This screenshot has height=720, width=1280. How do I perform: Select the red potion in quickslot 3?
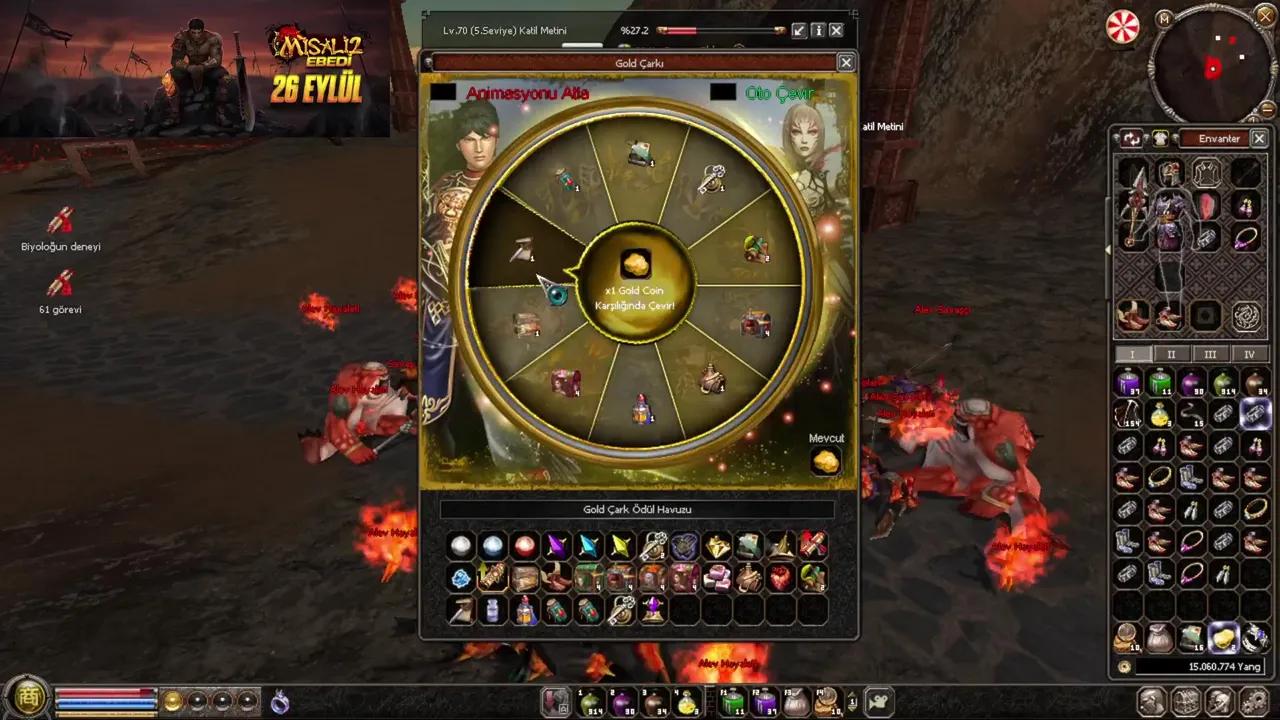tap(655, 703)
